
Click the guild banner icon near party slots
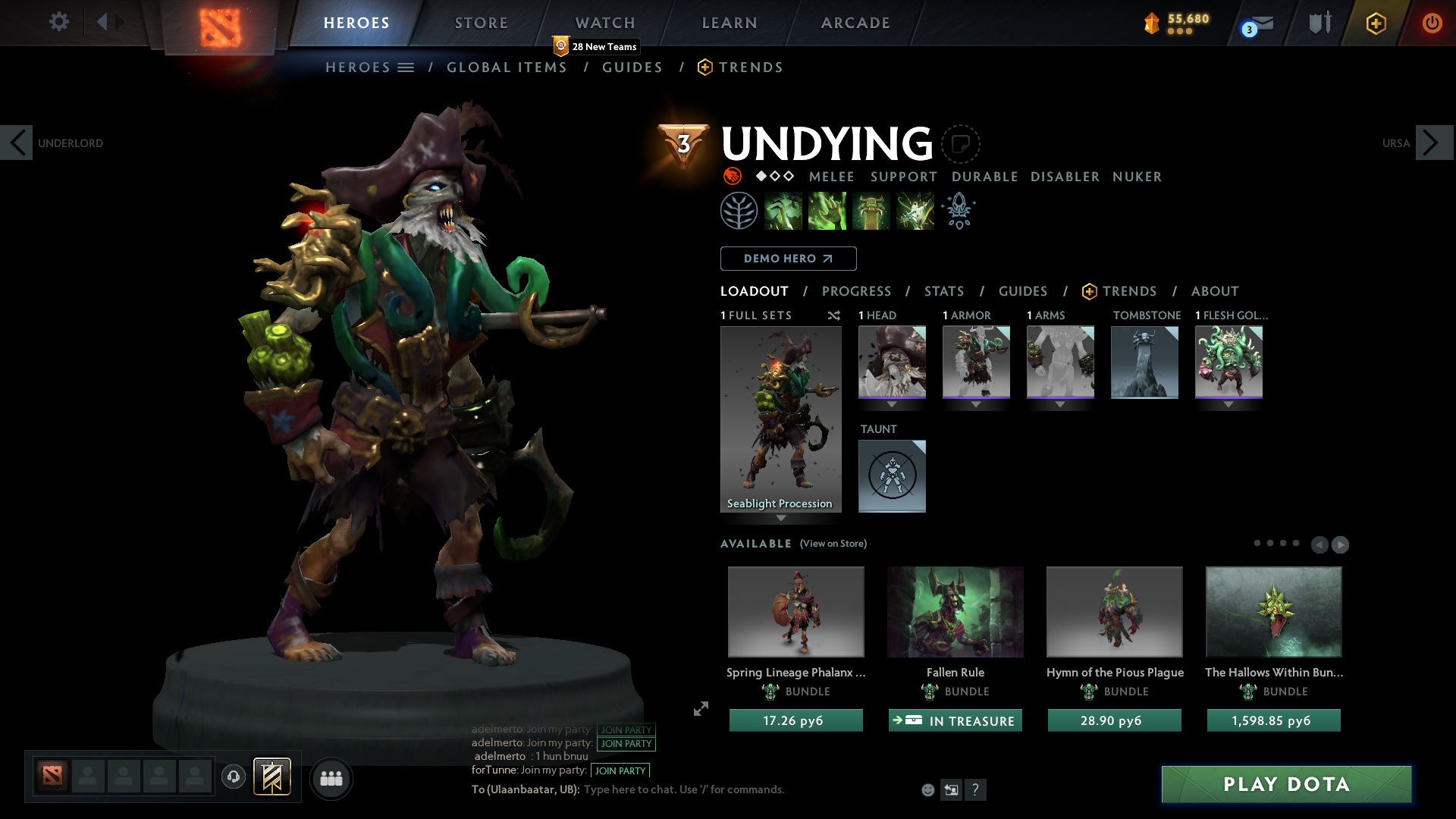pyautogui.click(x=273, y=777)
